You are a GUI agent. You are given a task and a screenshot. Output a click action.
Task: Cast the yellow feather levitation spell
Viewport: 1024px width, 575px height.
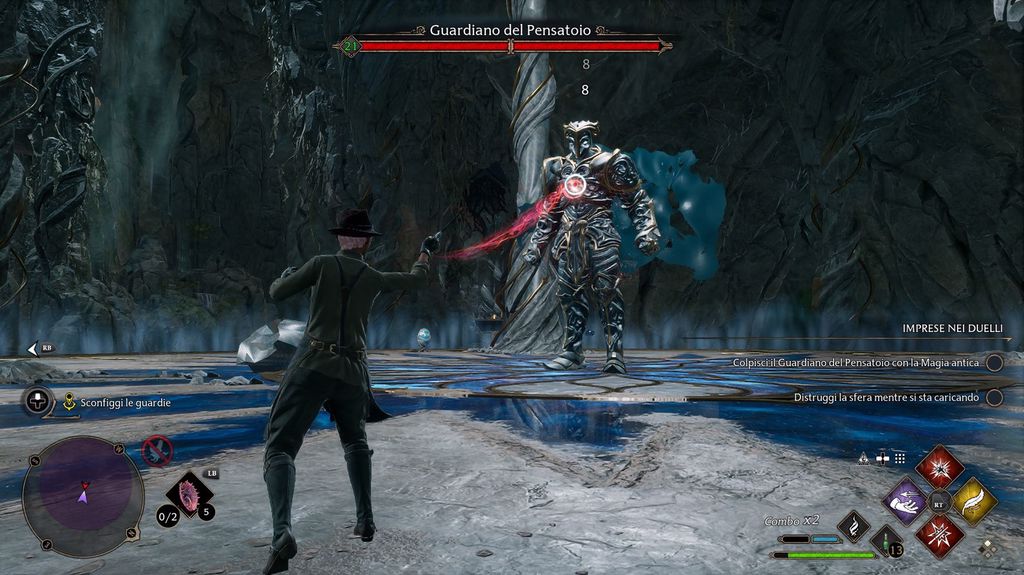pos(973,501)
